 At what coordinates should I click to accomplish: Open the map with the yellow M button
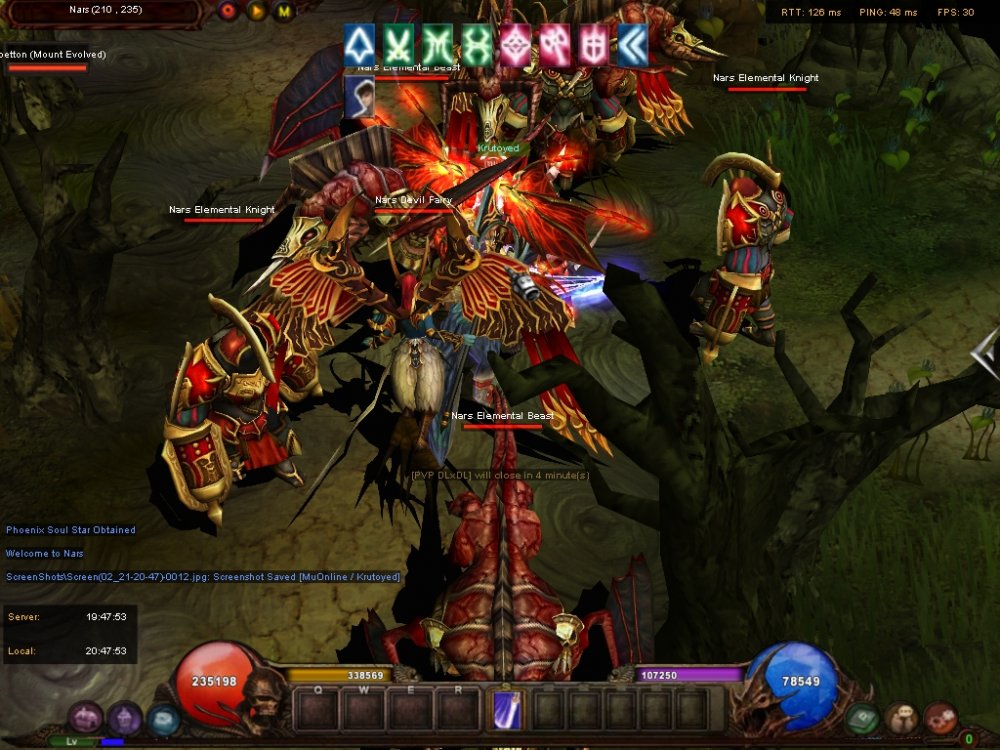pyautogui.click(x=283, y=11)
